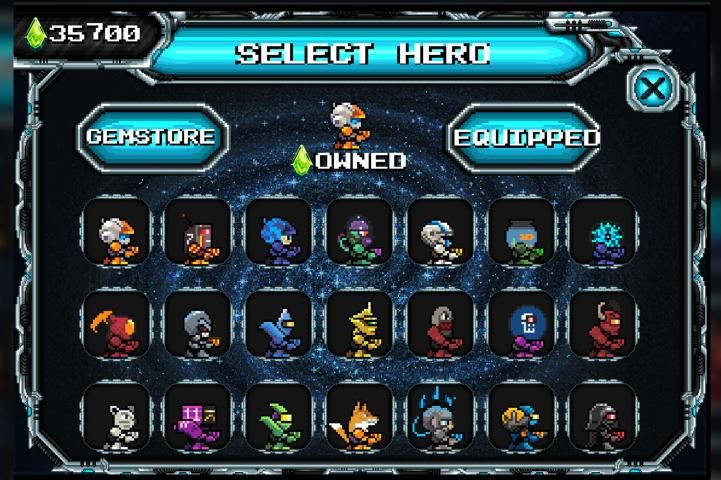
Task: Select the golden armored hero
Action: (359, 326)
